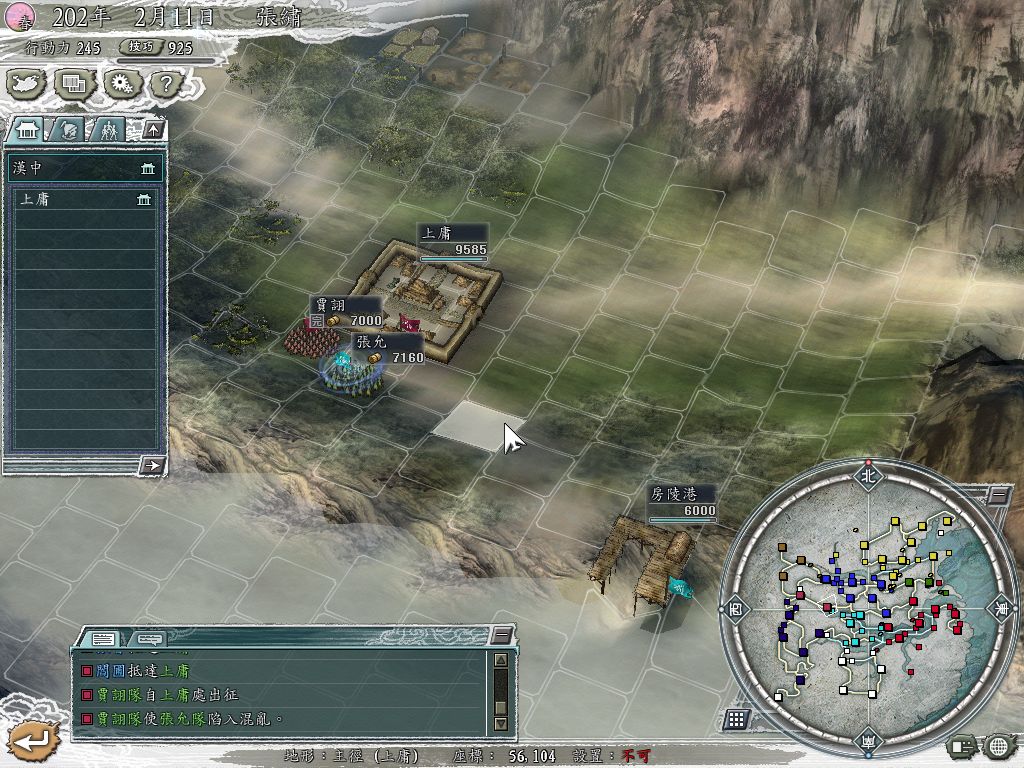This screenshot has height=768, width=1024.
Task: Minimize the message log panel
Action: coord(501,636)
